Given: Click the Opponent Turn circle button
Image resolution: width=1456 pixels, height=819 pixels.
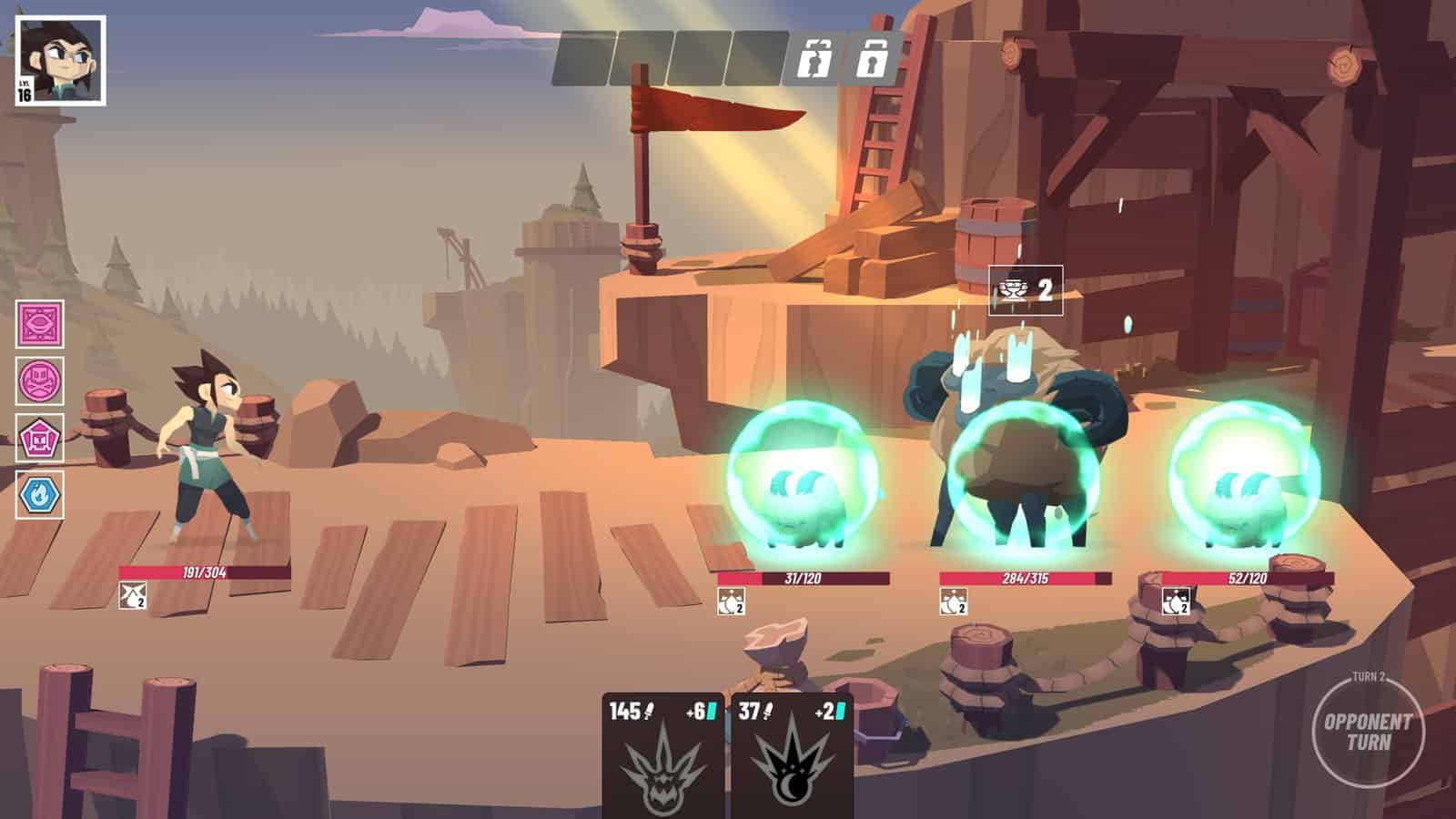Looking at the screenshot, I should pos(1368,731).
